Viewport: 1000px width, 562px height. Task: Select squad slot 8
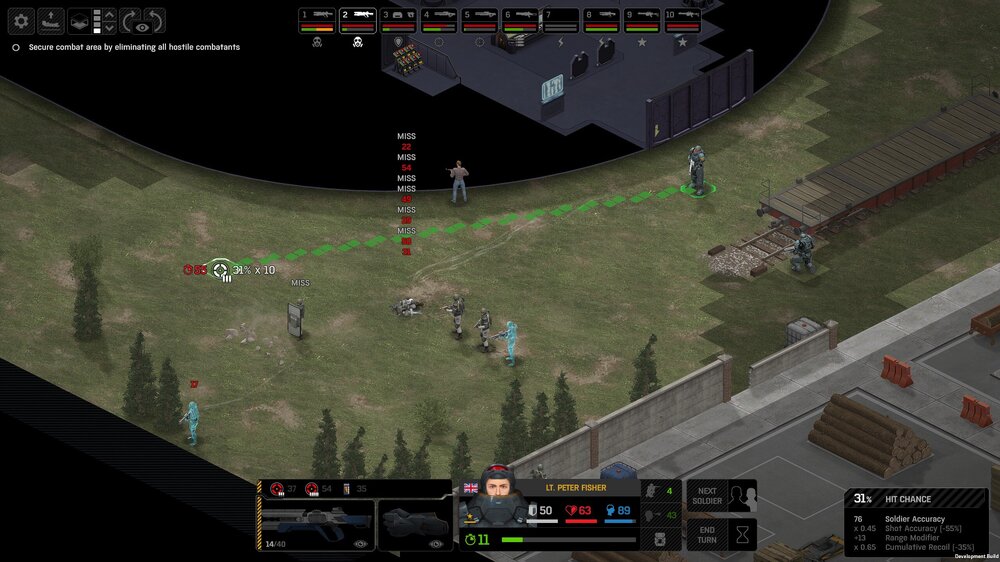pyautogui.click(x=601, y=20)
